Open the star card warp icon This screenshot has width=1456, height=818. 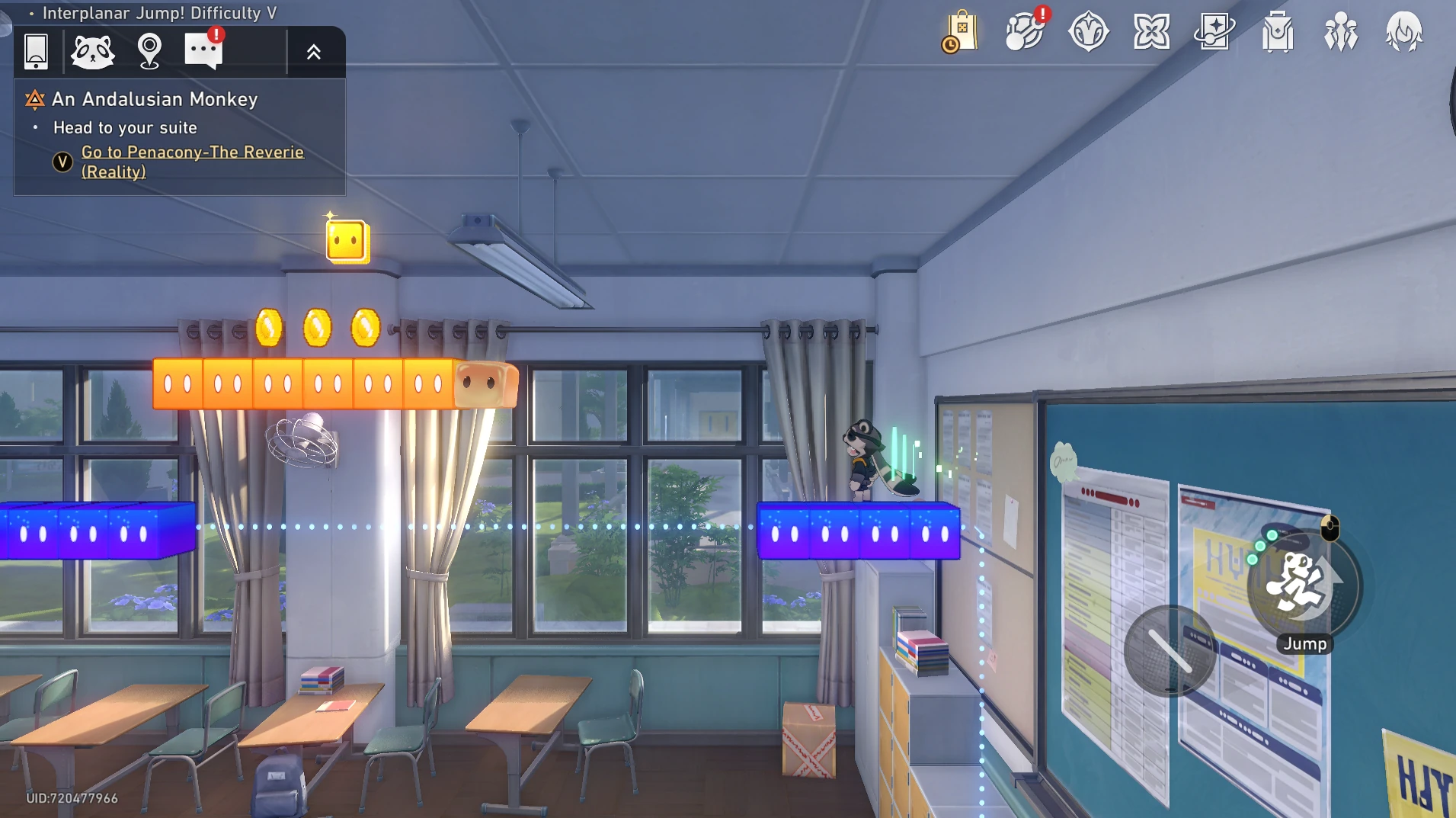coord(1214,32)
